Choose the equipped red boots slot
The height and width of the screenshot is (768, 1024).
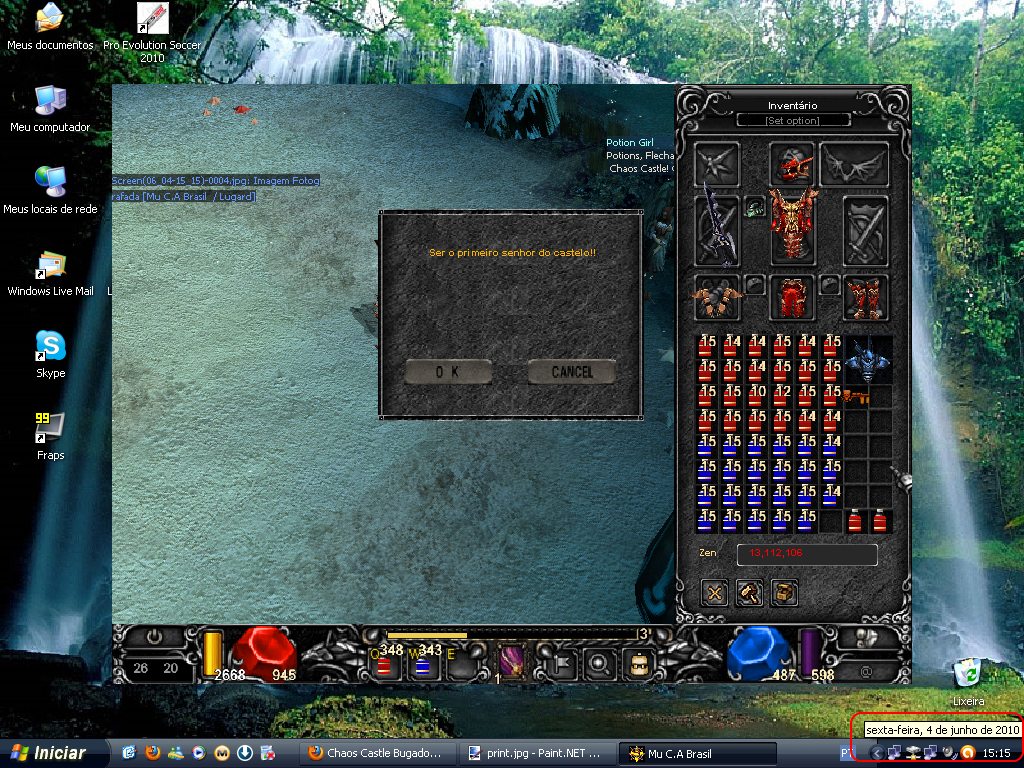(x=866, y=297)
